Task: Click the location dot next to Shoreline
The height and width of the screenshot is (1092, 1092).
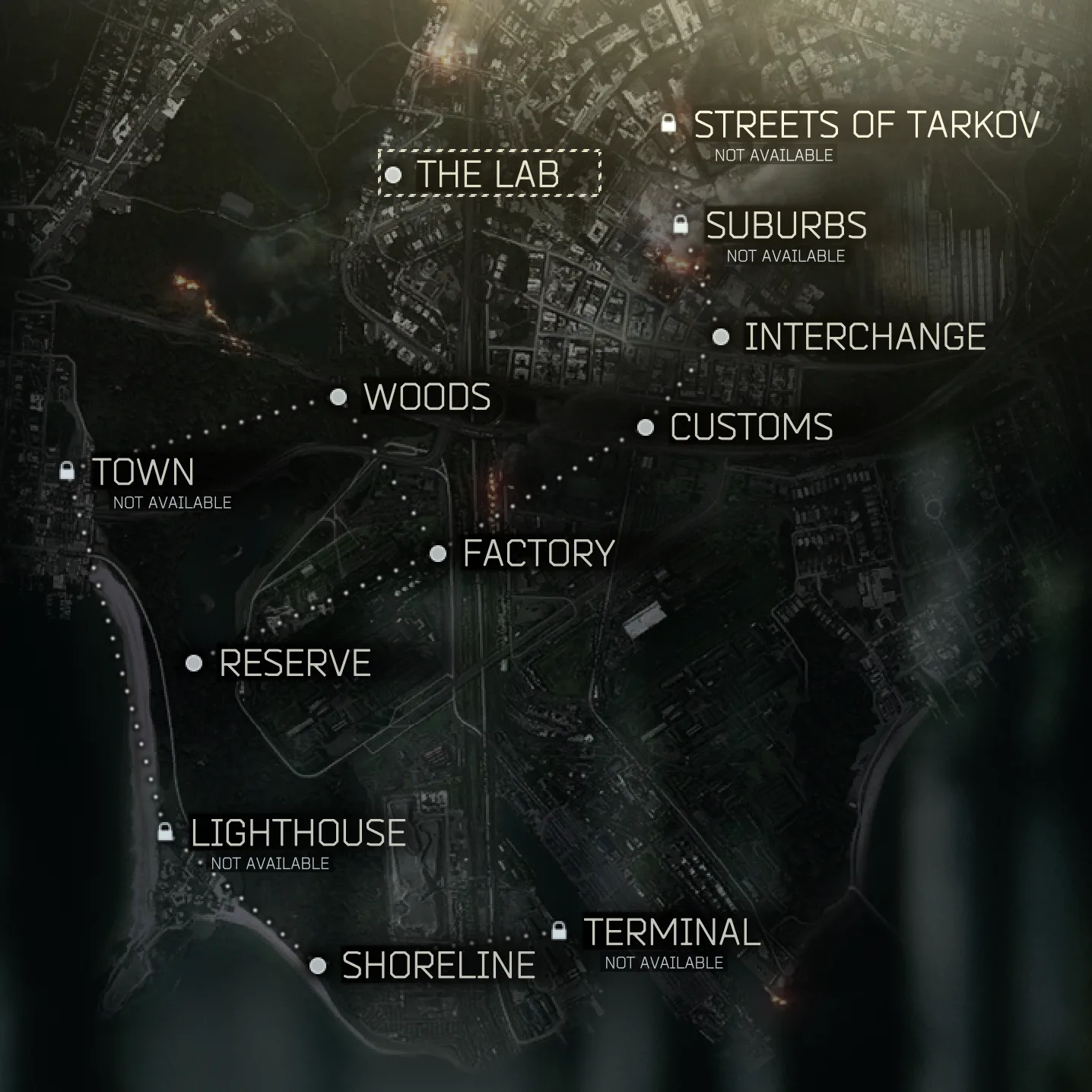Action: tap(317, 966)
